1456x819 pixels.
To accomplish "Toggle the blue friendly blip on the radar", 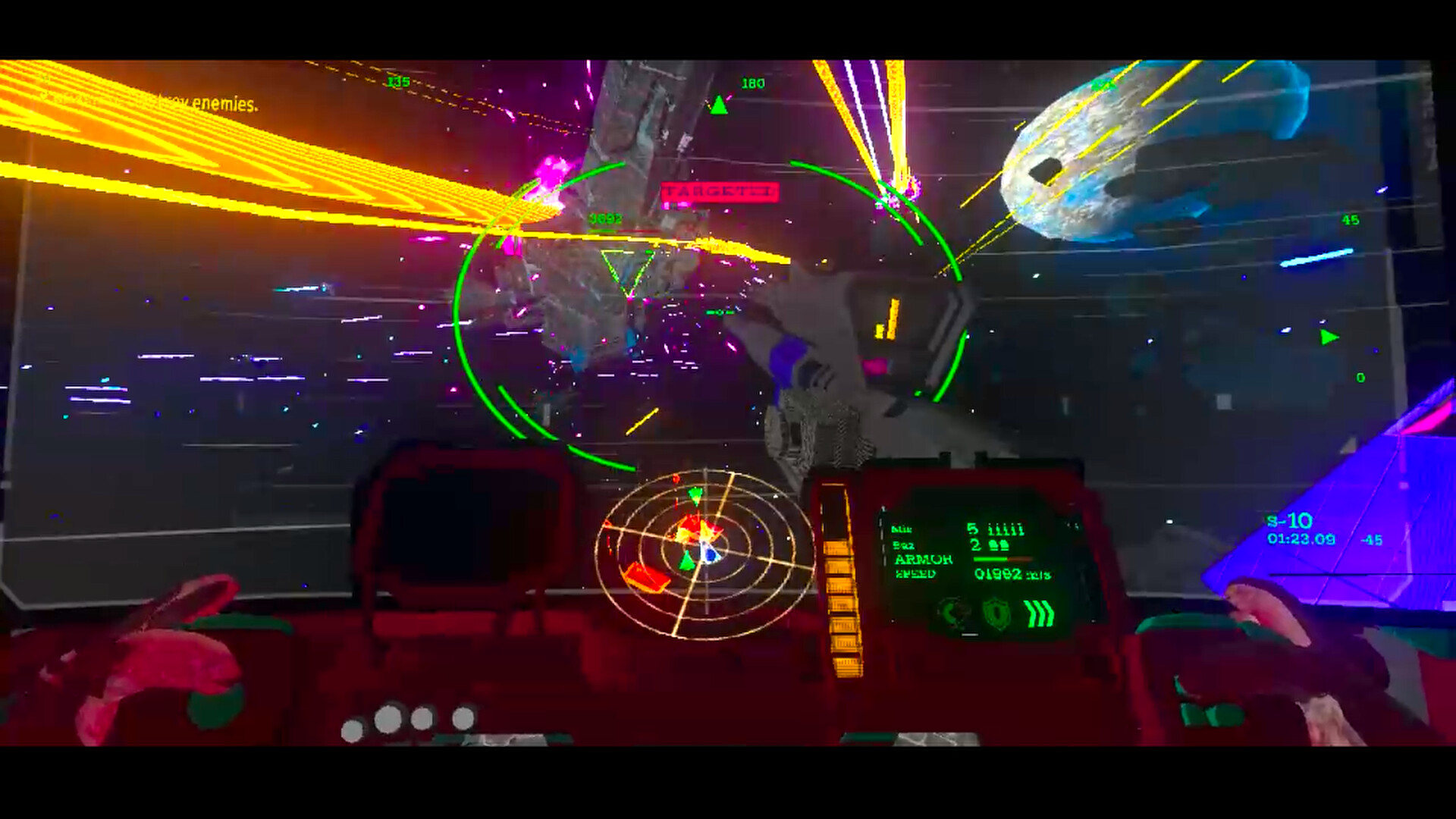I will pos(709,554).
